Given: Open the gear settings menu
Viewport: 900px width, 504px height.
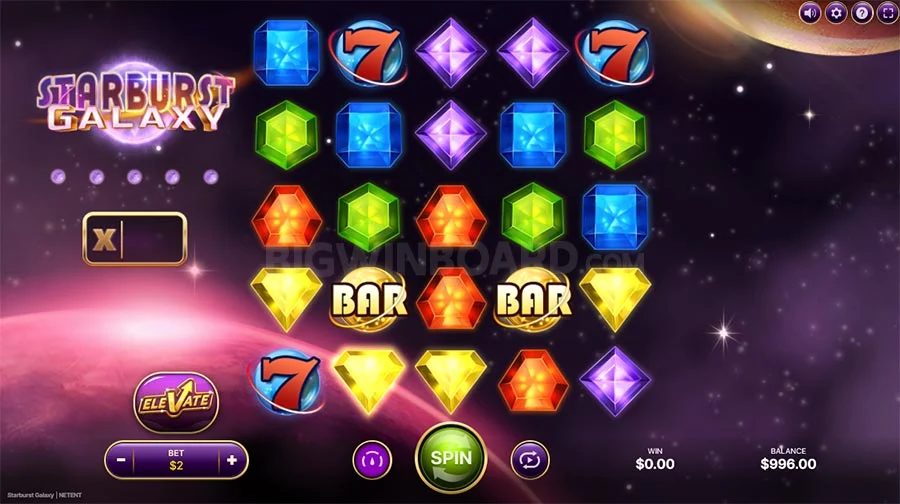Looking at the screenshot, I should click(836, 13).
